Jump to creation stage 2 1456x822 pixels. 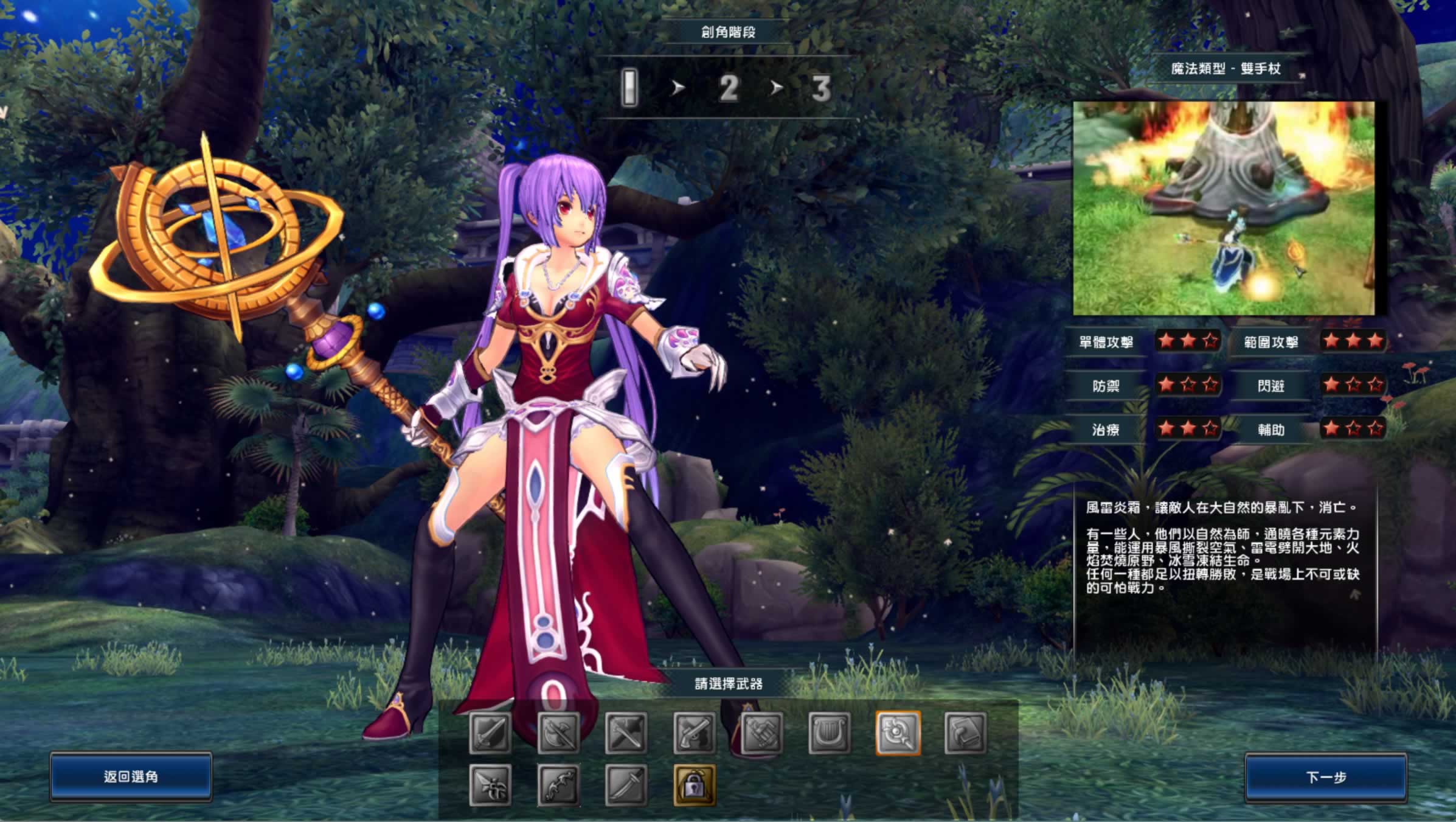[729, 89]
